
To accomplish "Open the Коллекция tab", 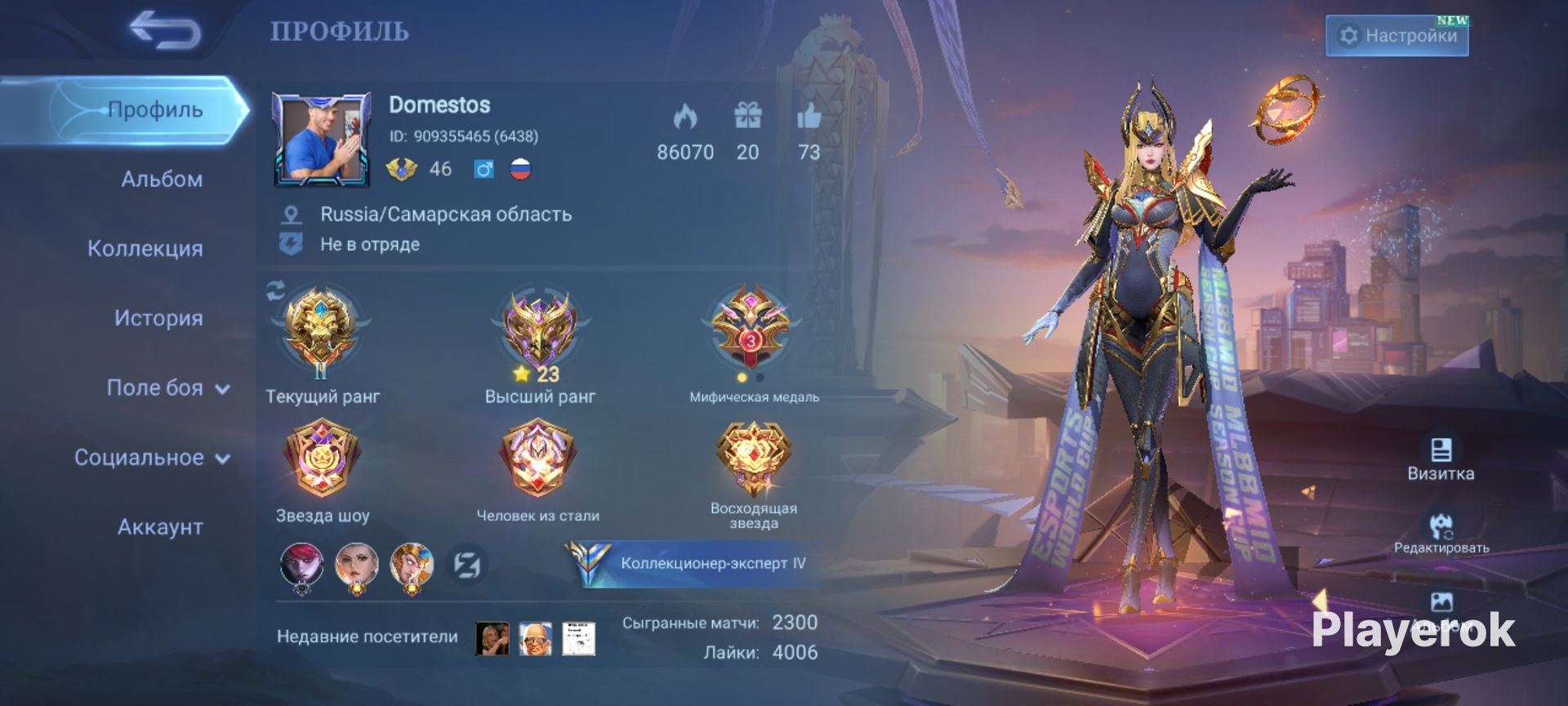I will (145, 248).
